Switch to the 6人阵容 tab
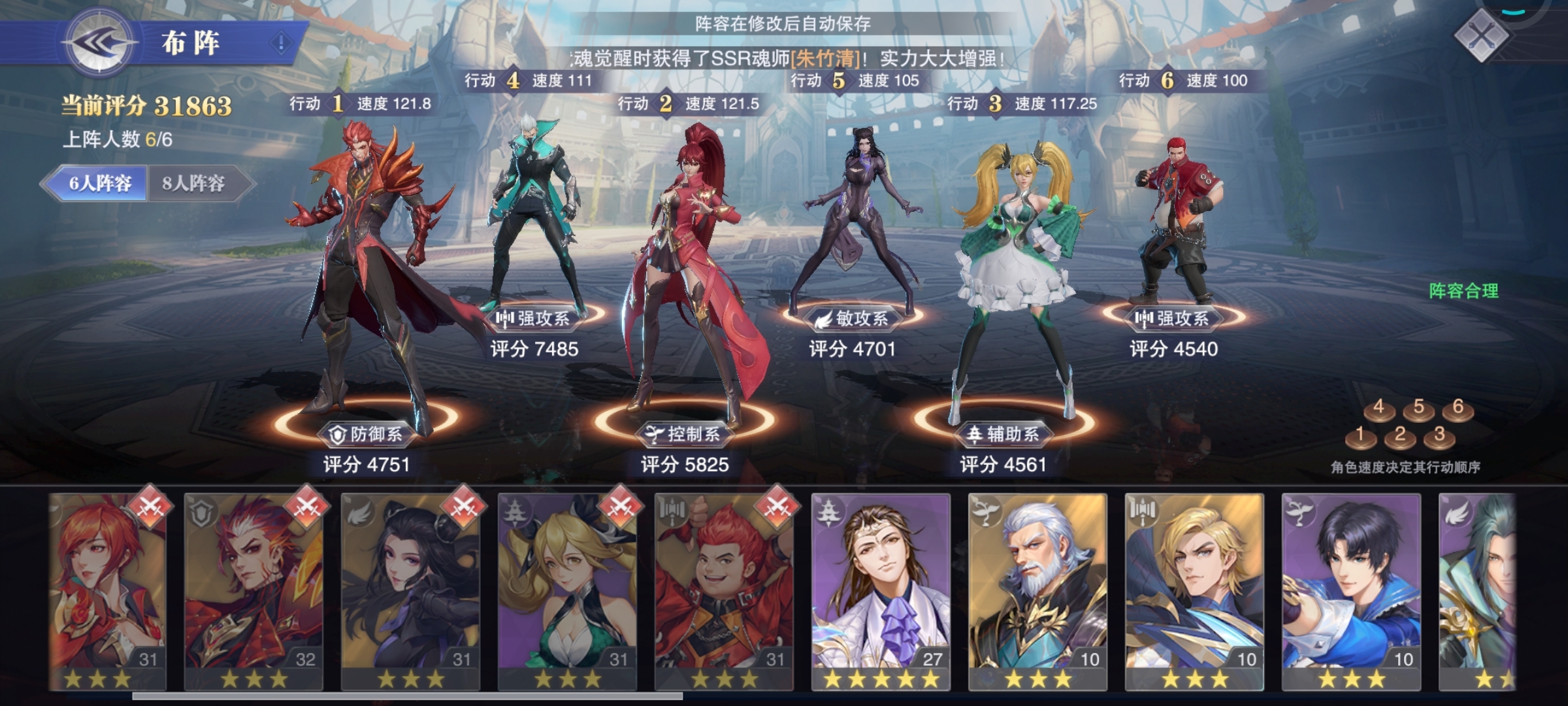 pos(100,183)
